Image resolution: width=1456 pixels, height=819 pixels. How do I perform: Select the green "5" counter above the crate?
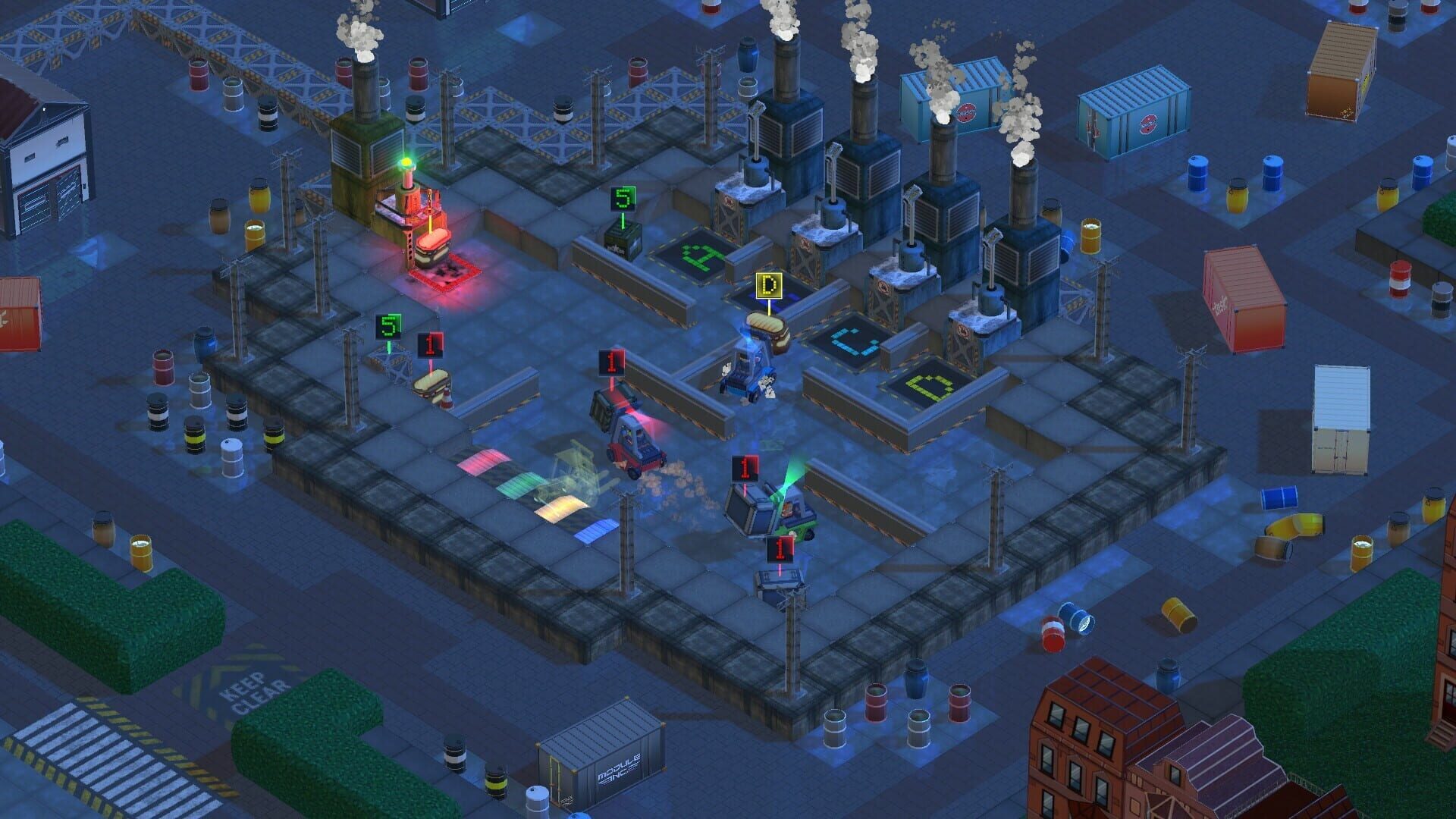click(x=622, y=200)
